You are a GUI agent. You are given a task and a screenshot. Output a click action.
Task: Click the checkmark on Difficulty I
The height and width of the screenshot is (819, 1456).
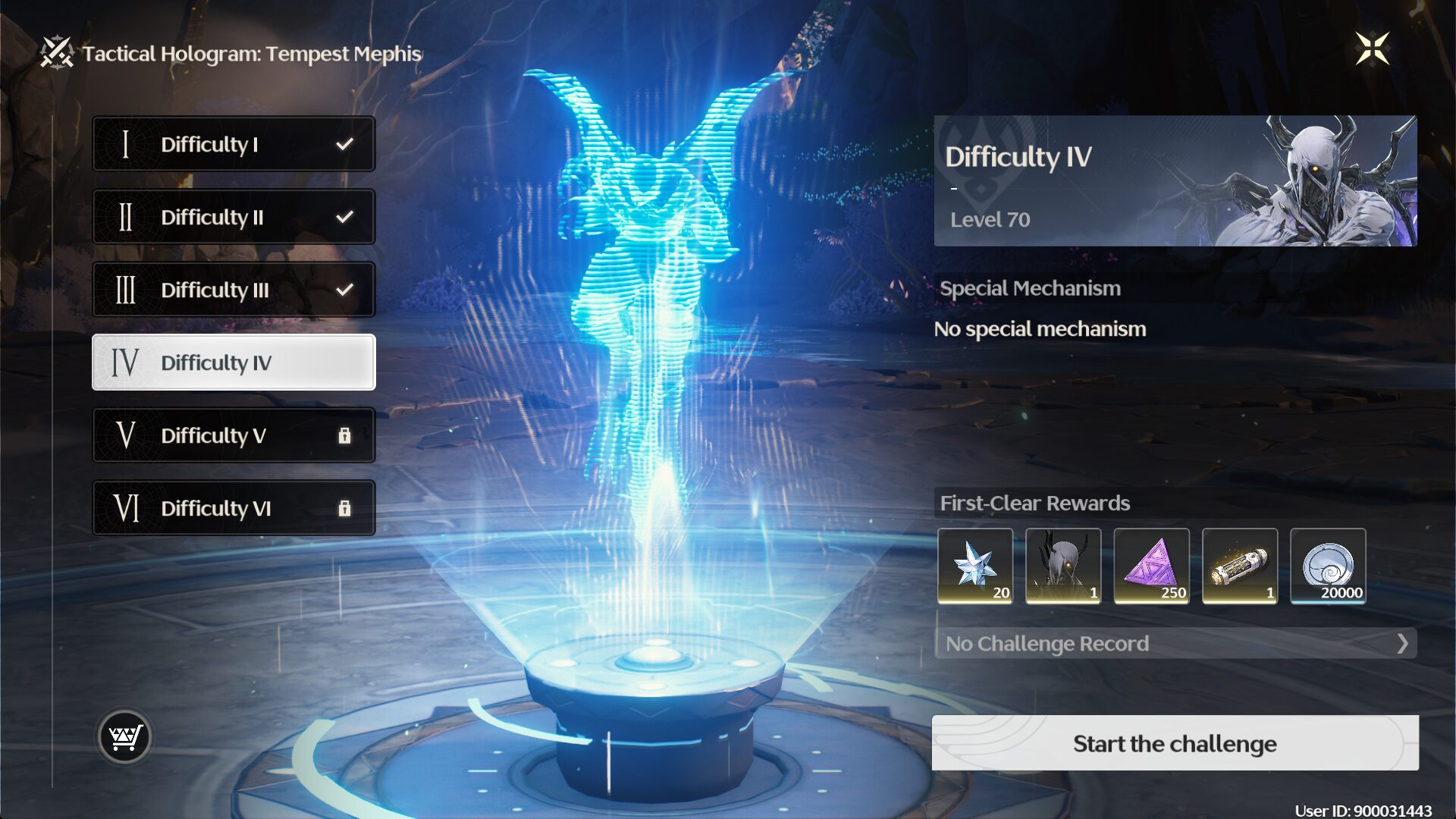click(346, 143)
